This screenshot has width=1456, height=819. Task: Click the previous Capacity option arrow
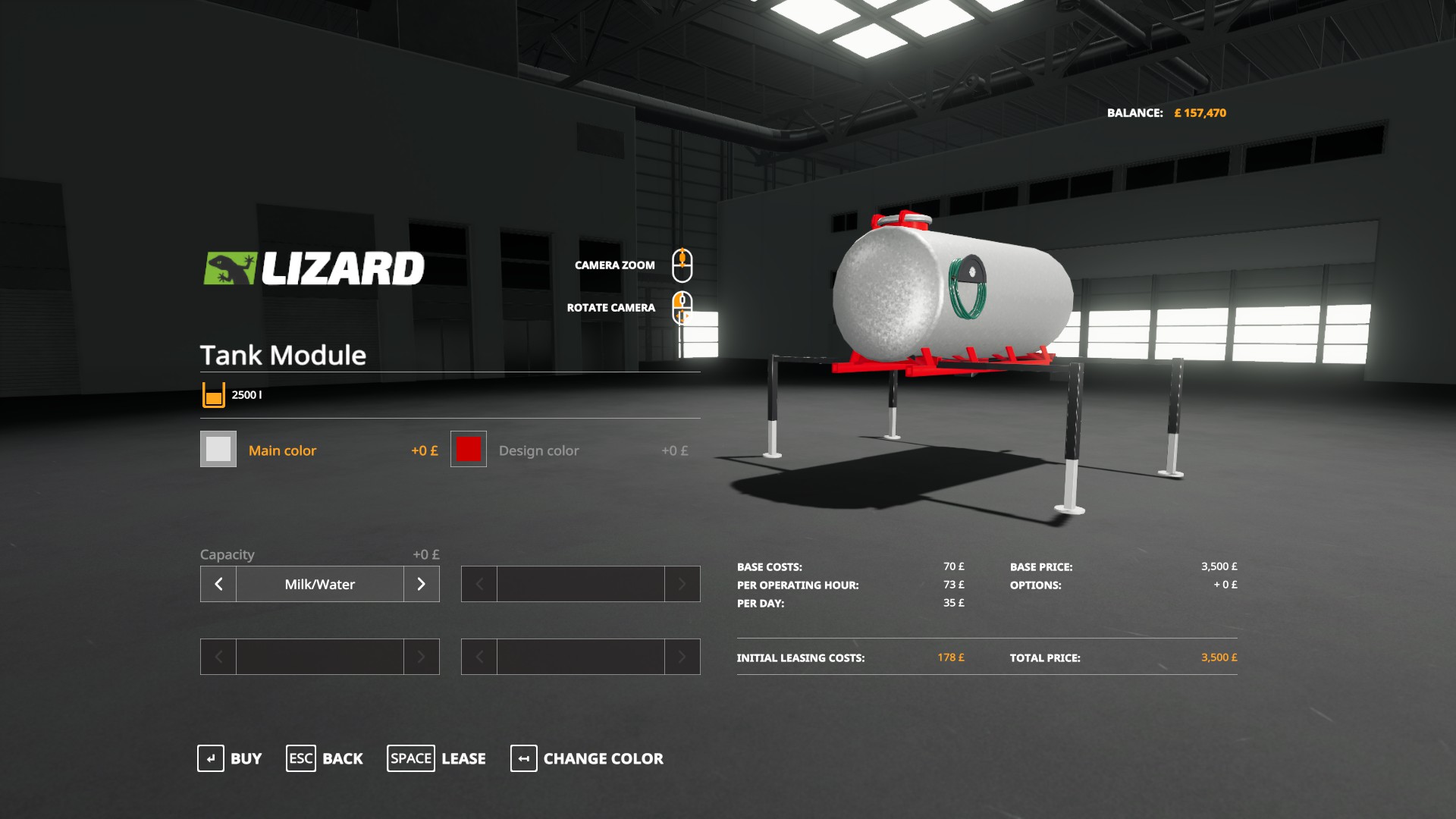tap(218, 584)
